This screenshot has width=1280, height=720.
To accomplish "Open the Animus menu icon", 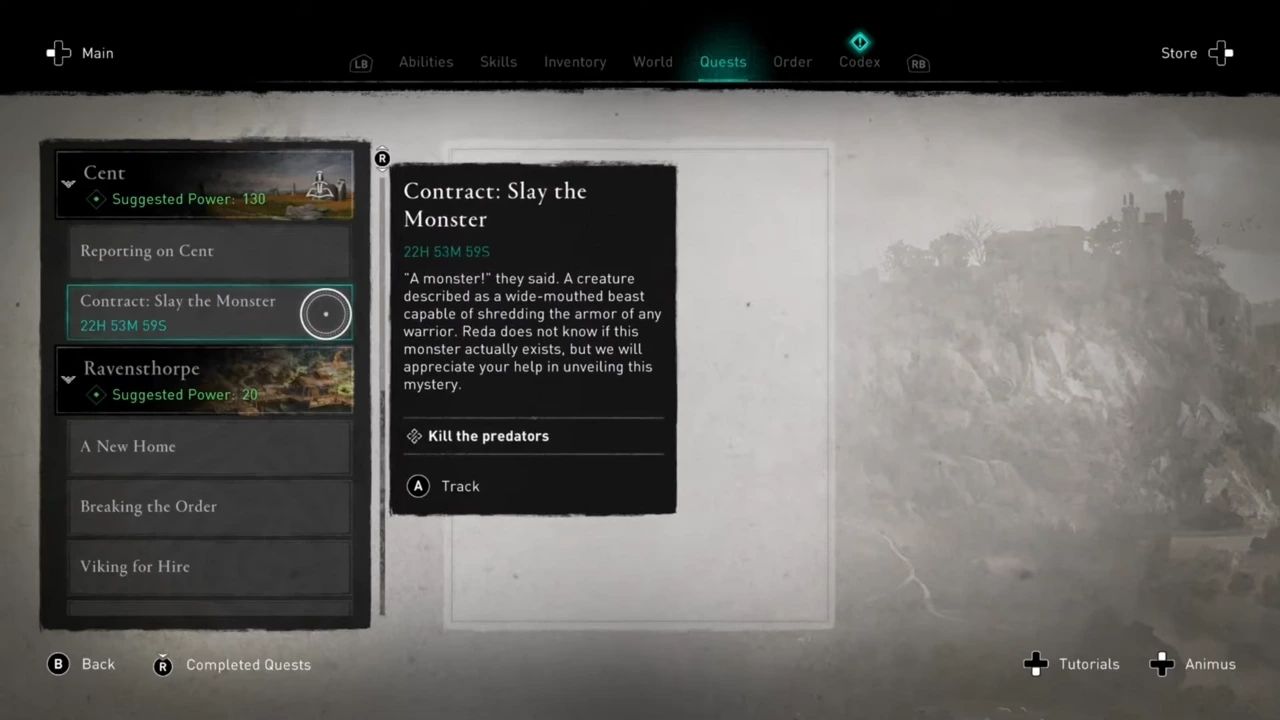I will coord(1162,664).
